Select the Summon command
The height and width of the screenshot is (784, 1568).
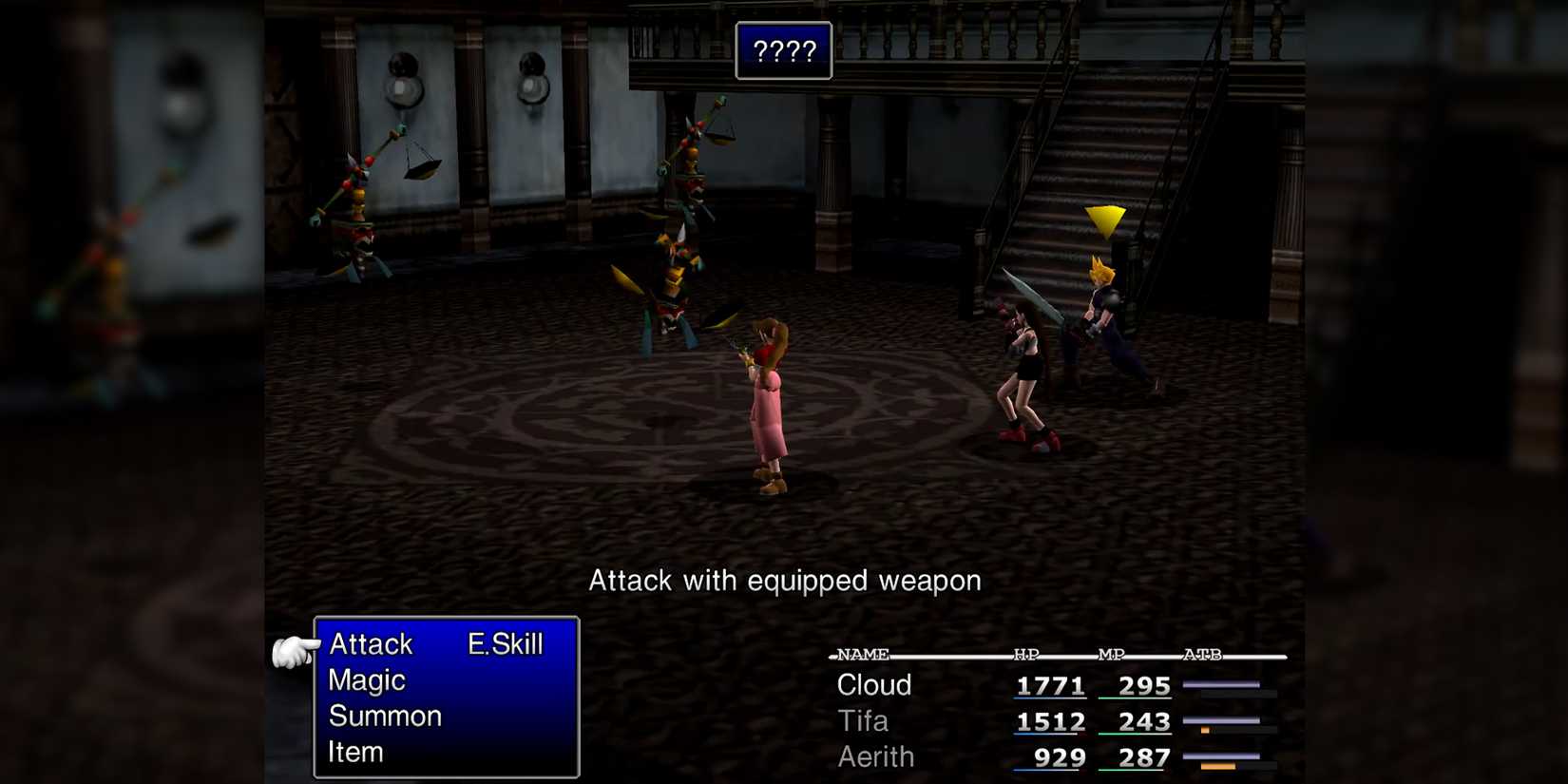(383, 717)
